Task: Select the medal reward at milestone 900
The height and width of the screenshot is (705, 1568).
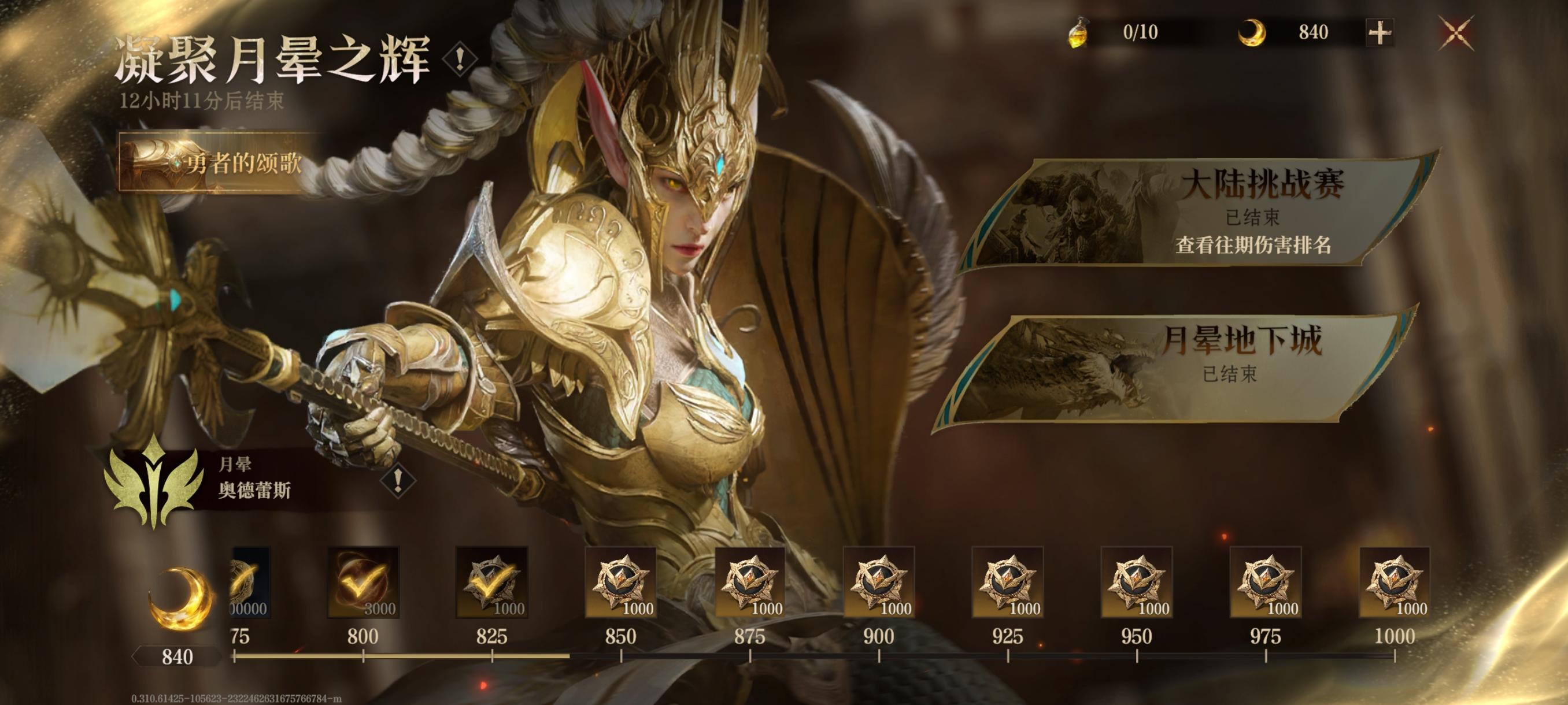Action: click(x=879, y=582)
